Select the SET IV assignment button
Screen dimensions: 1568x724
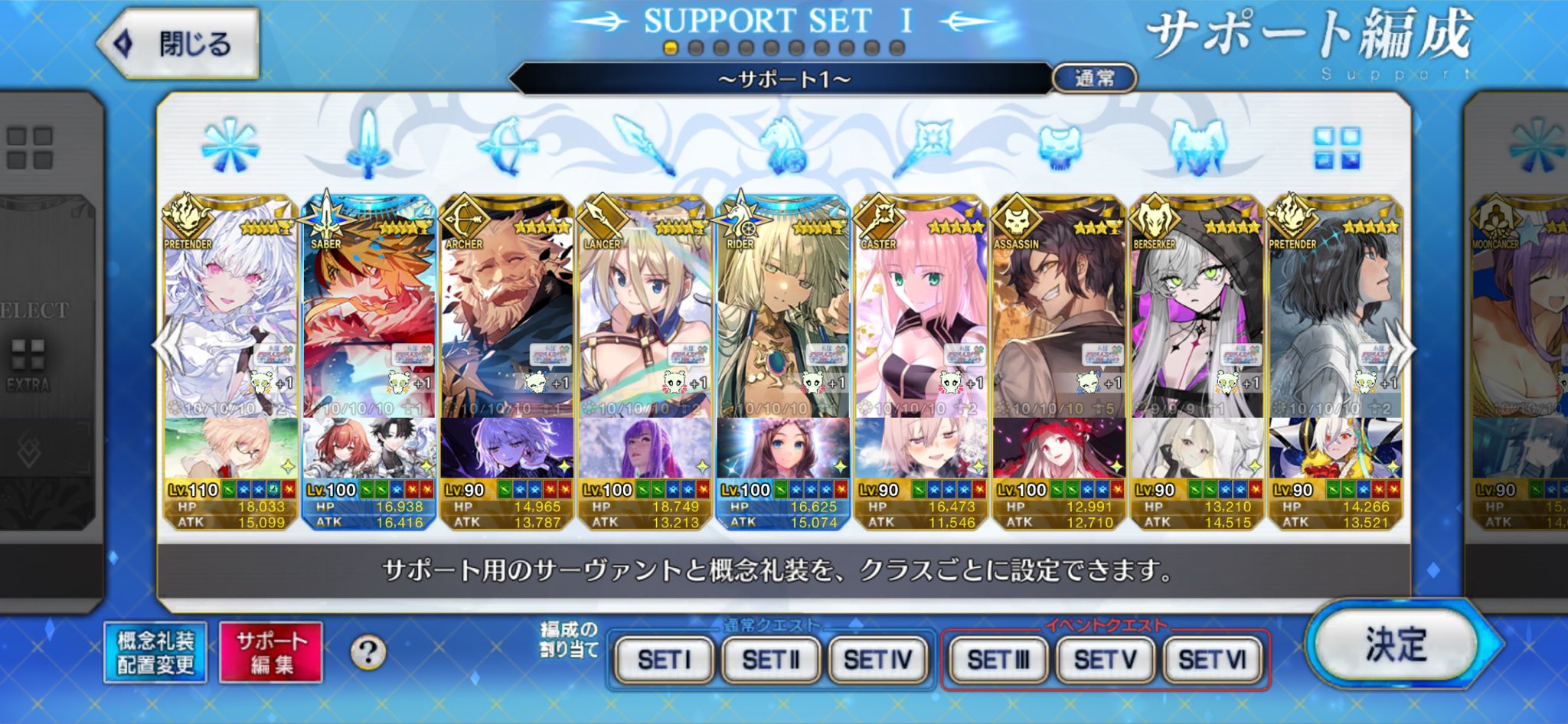pyautogui.click(x=877, y=659)
